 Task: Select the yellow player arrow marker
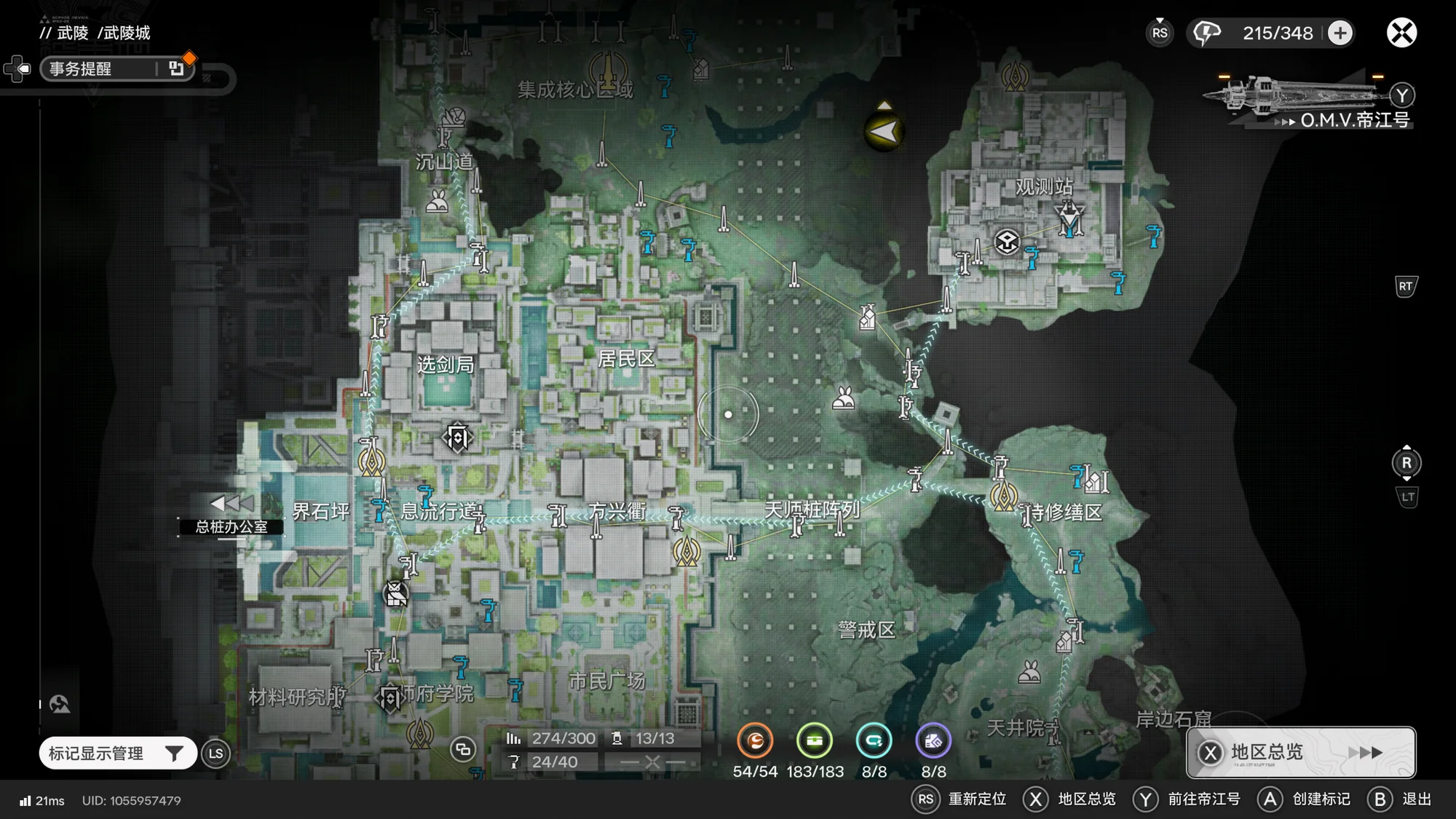pos(884,132)
